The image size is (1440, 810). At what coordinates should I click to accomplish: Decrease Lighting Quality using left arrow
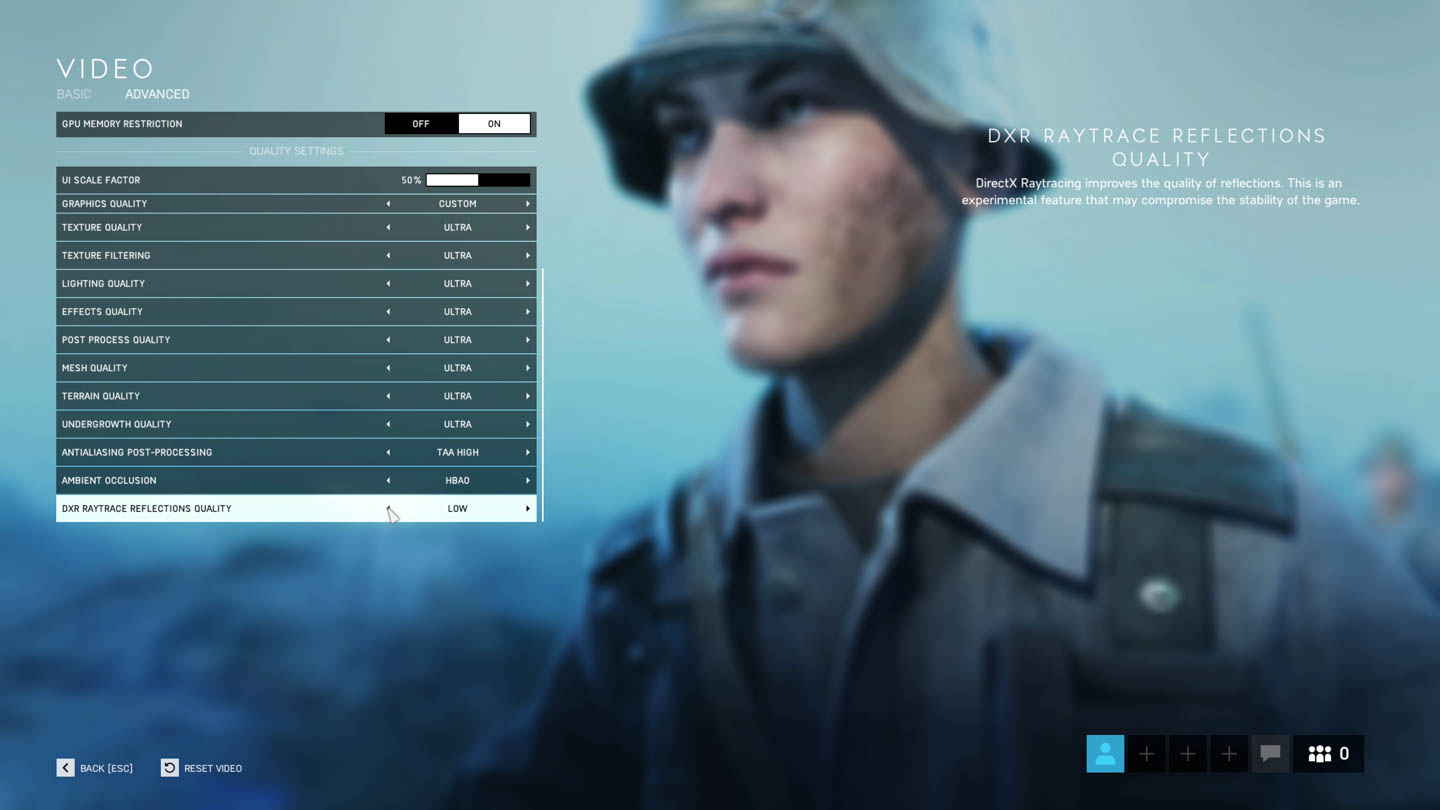[x=388, y=284]
